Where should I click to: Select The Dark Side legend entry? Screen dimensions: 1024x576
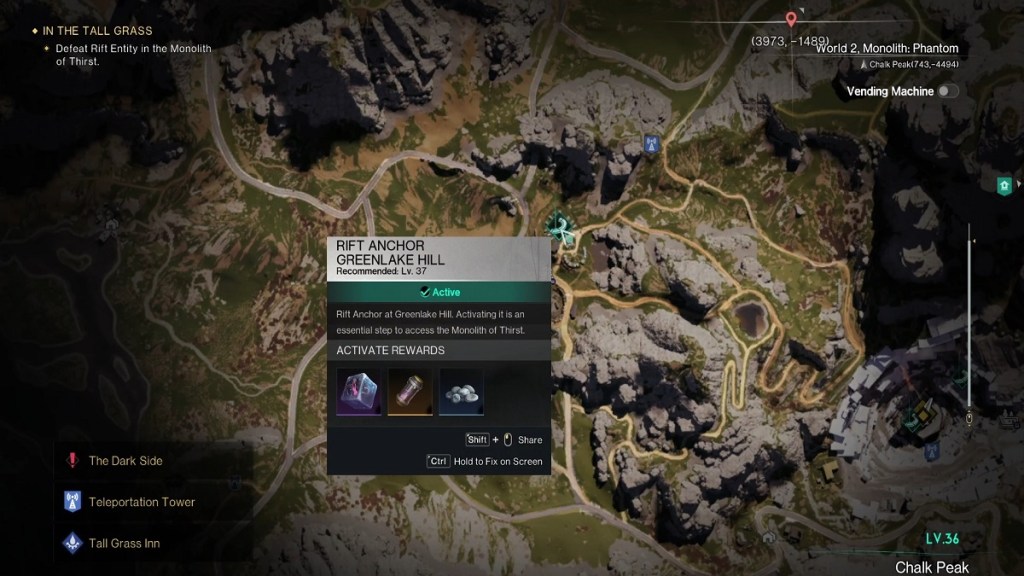tap(125, 461)
